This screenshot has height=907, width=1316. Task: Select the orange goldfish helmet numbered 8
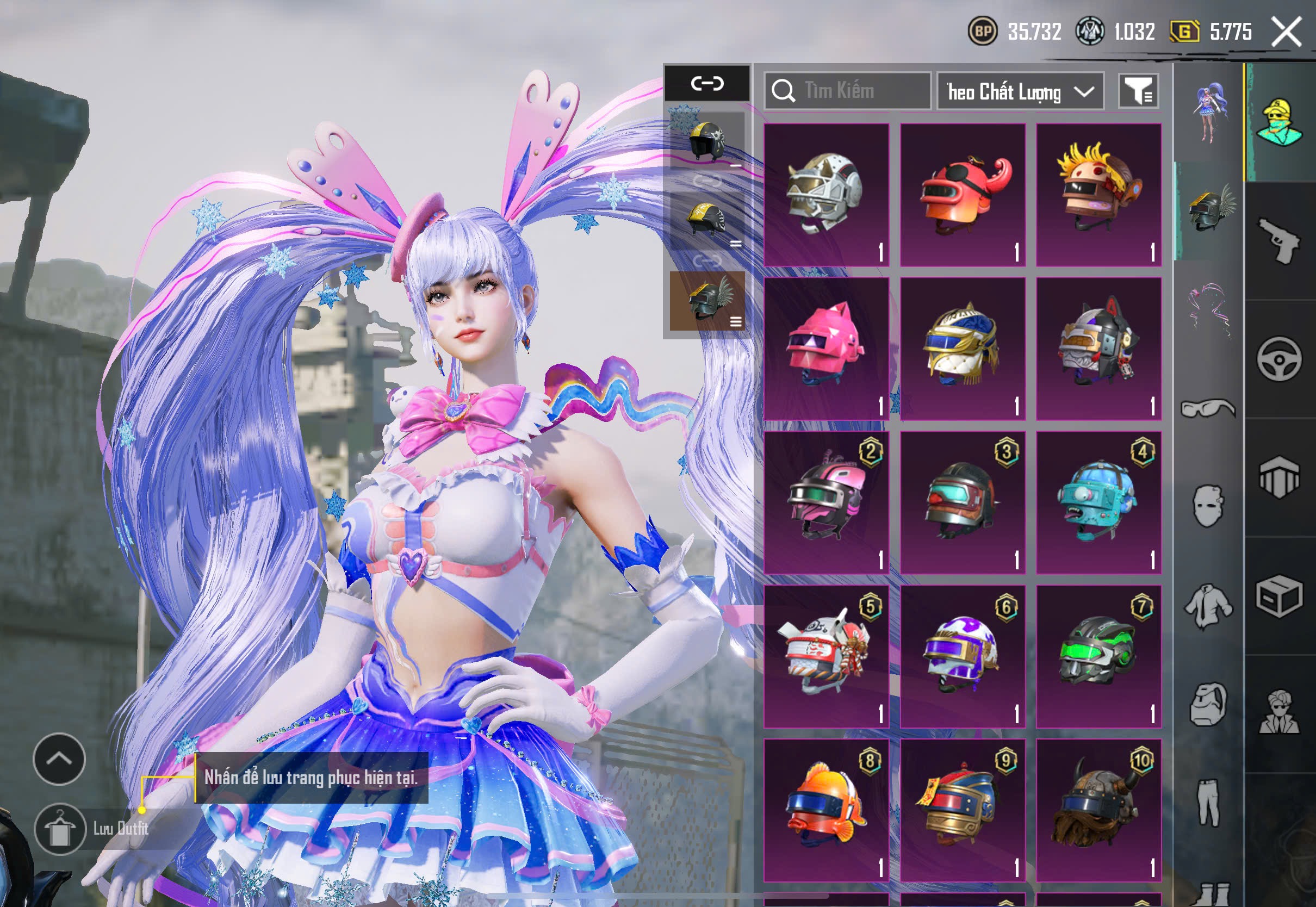[825, 810]
